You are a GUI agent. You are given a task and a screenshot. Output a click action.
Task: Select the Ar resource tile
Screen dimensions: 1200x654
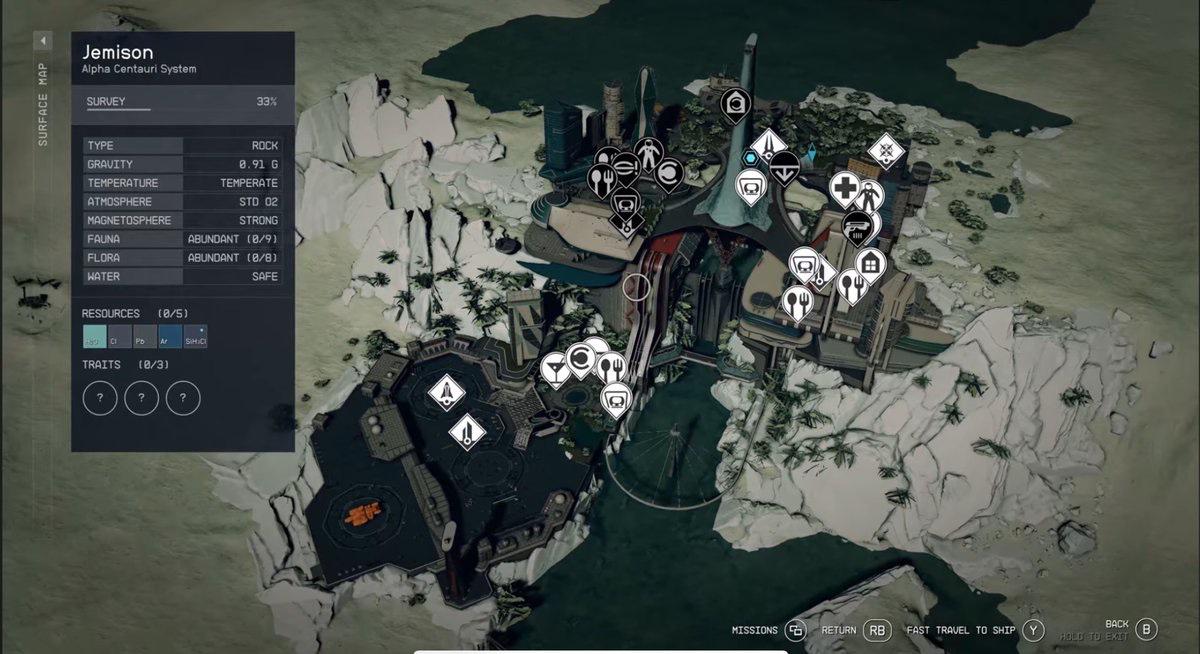point(170,337)
